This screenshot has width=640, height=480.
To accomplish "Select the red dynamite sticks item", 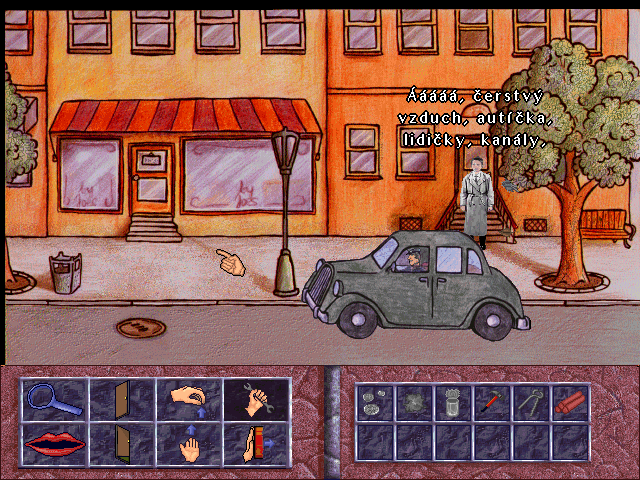I will click(x=570, y=402).
